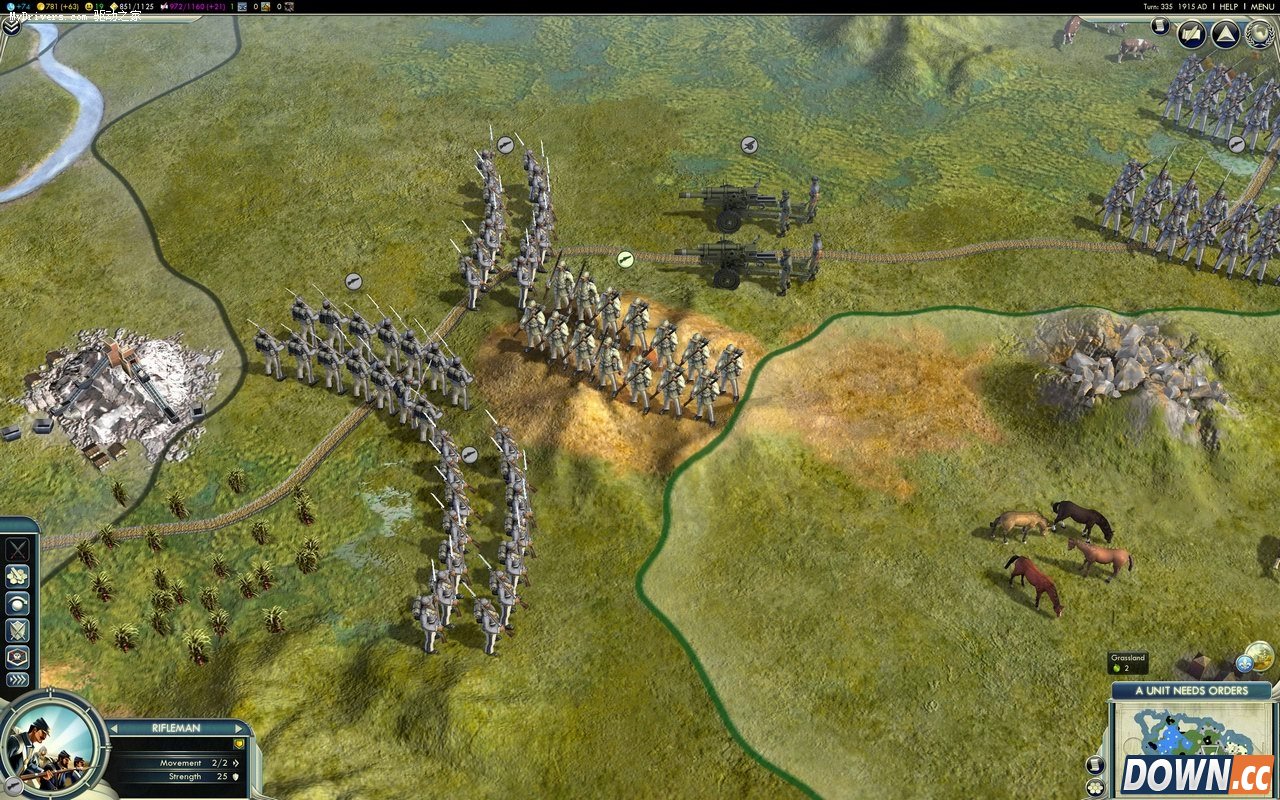
Task: Expand more unit actions with the chevrons button
Action: coord(18,680)
